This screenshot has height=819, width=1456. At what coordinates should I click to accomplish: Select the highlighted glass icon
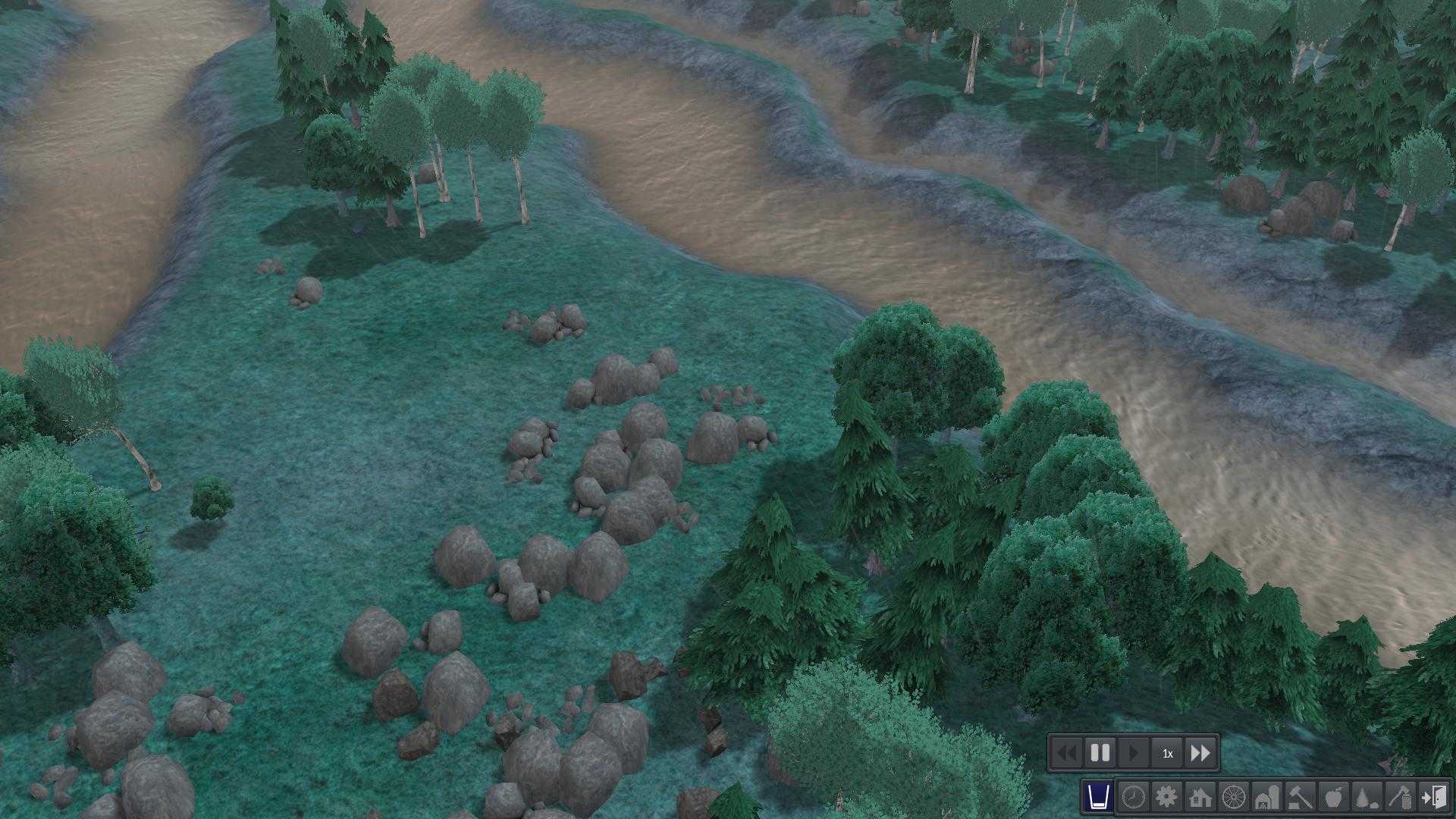(x=1098, y=797)
